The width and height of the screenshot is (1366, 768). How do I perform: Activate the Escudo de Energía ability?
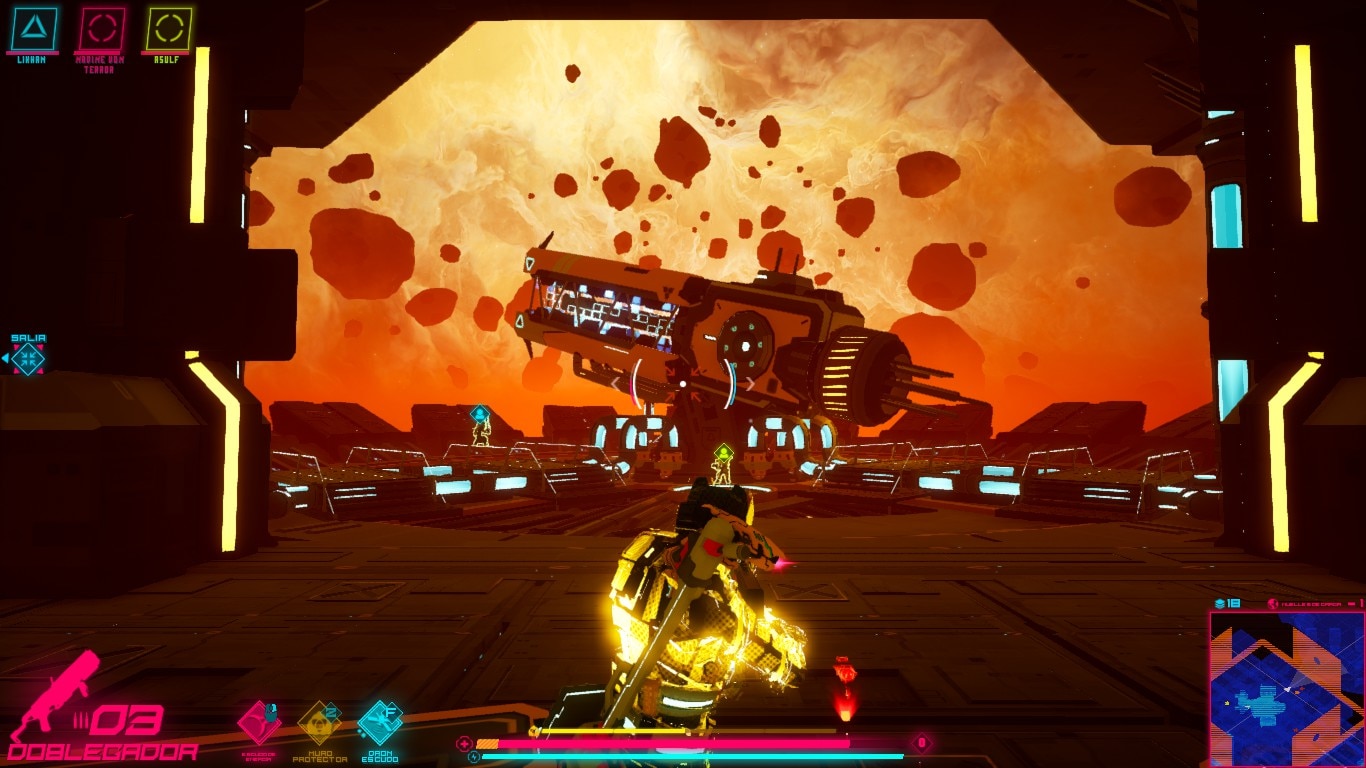click(259, 721)
